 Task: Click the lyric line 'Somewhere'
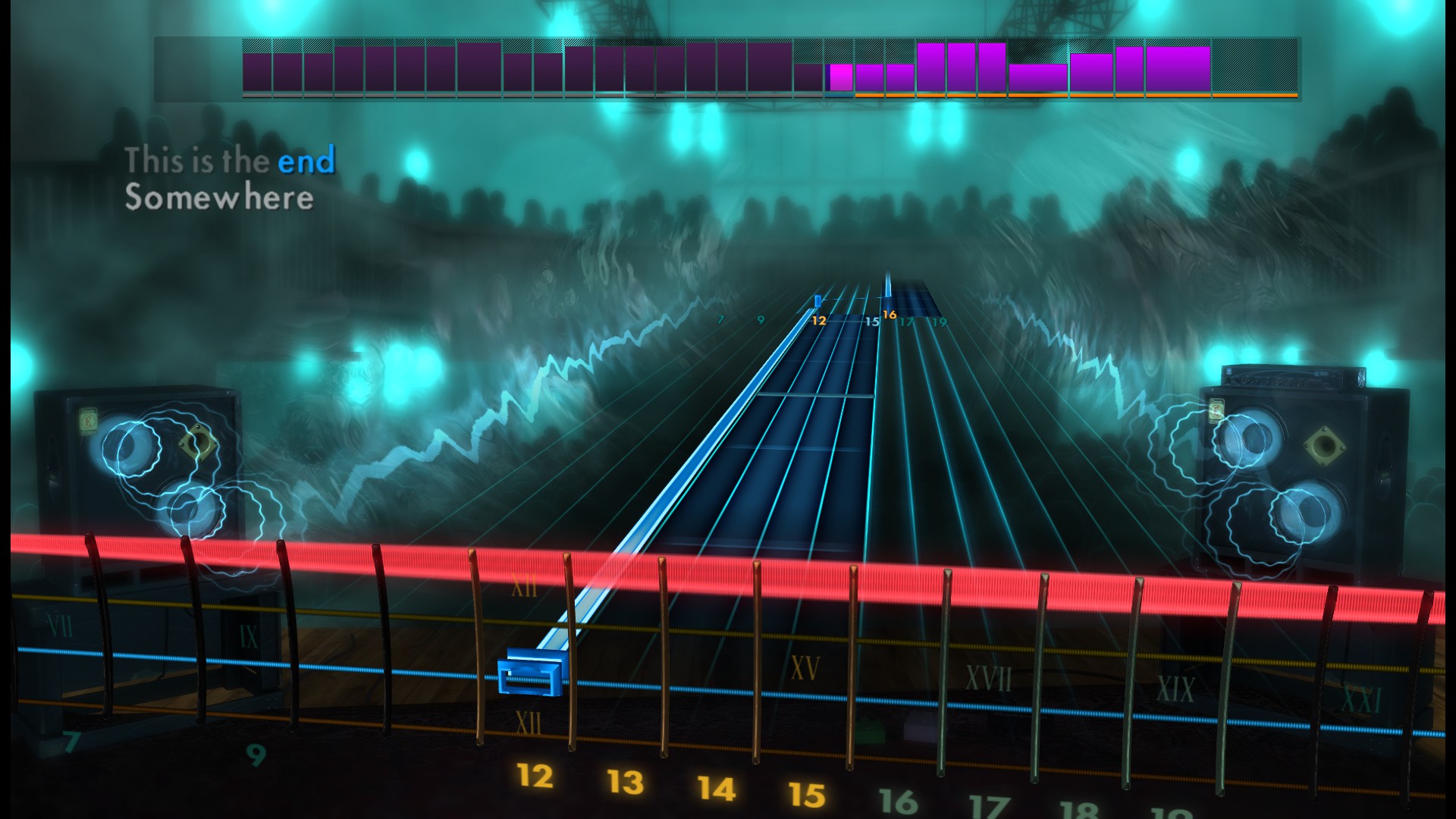tap(219, 199)
